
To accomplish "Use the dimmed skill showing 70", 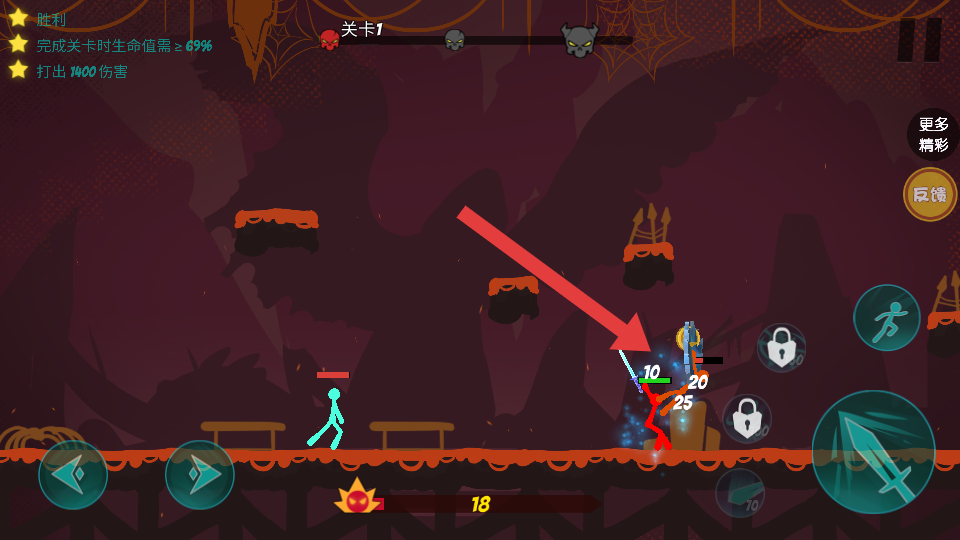I will click(x=740, y=493).
